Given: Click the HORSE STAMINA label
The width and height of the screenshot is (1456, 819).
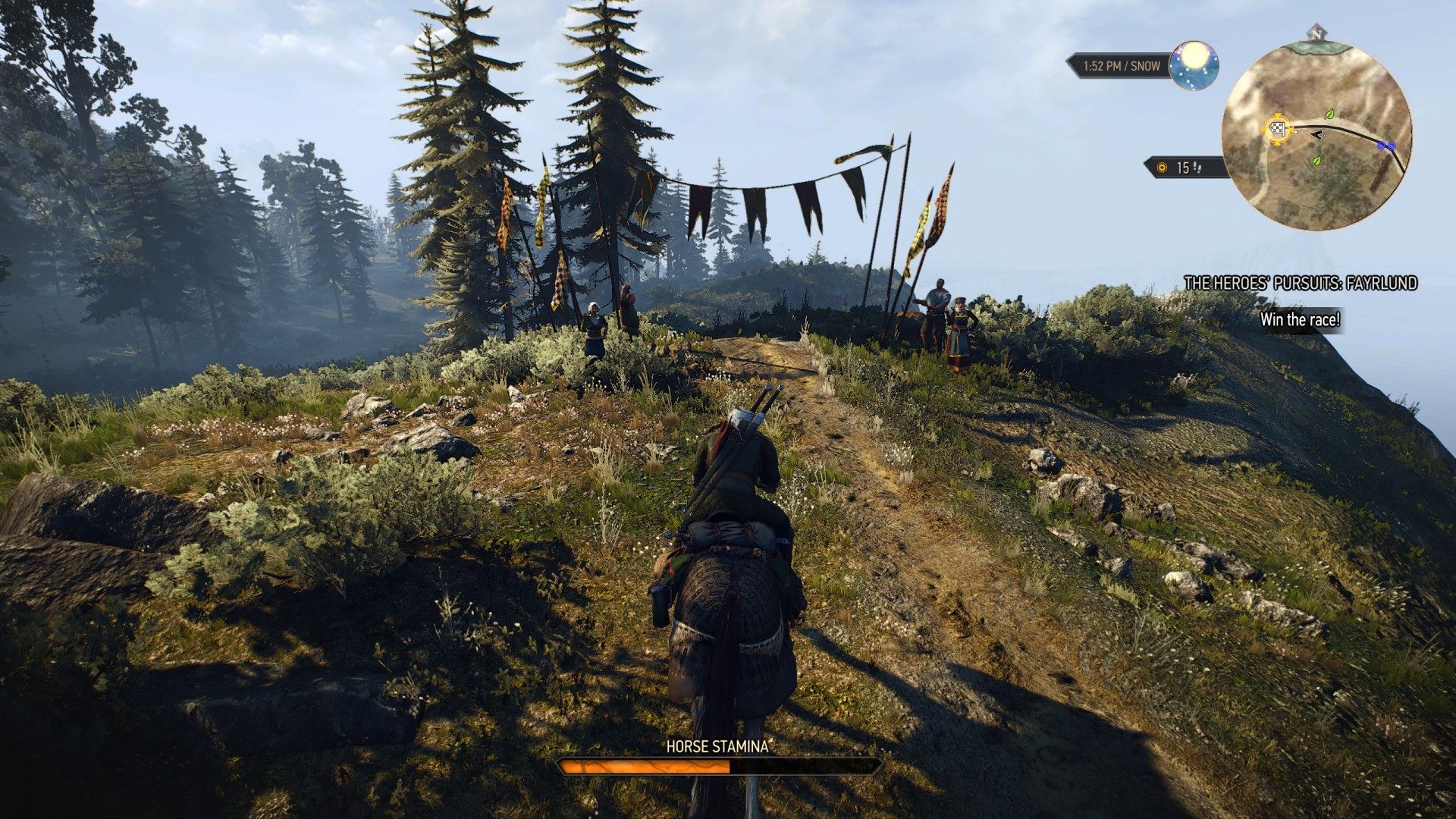Looking at the screenshot, I should 716,746.
